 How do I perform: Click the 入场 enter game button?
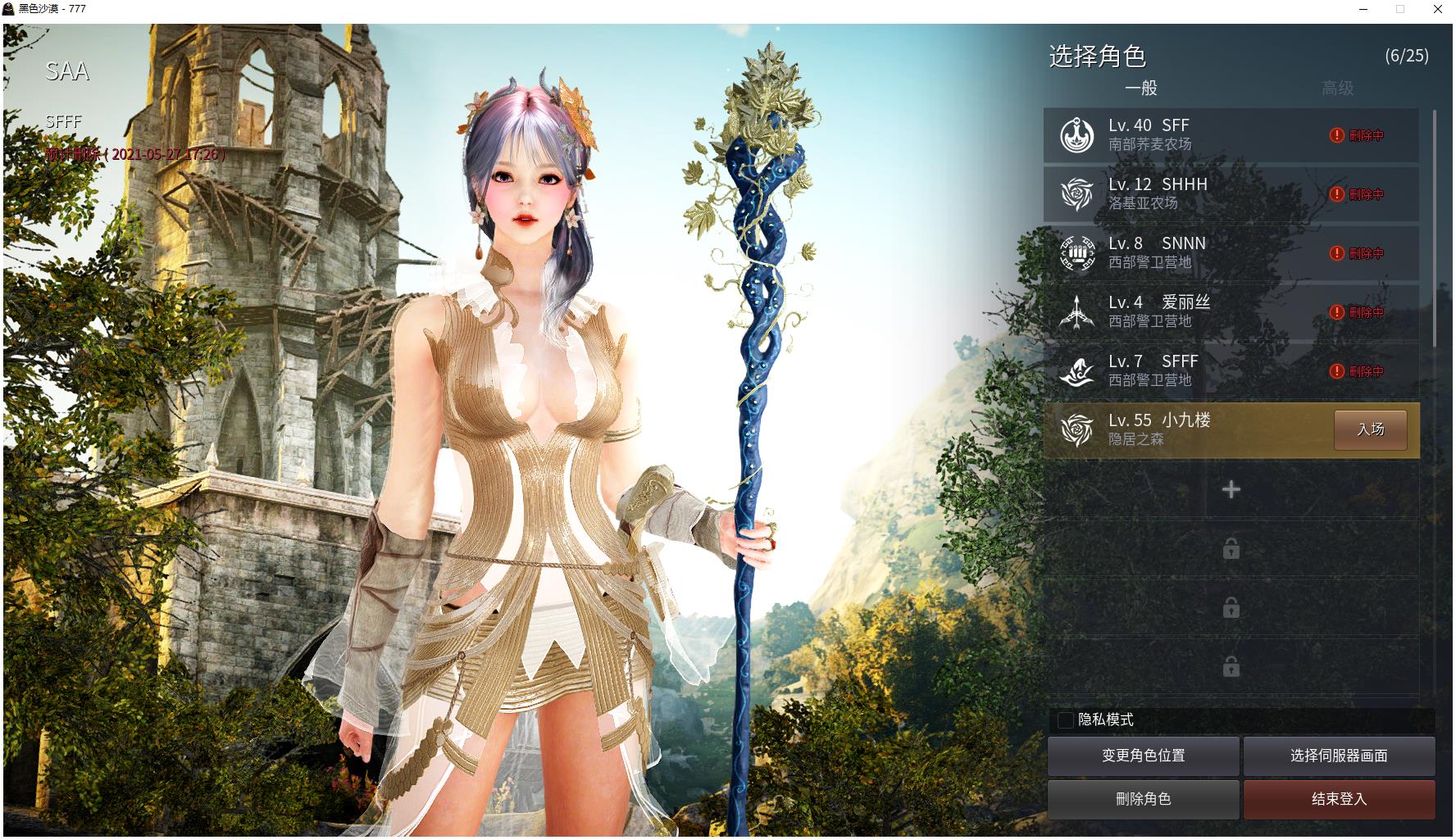[1370, 429]
